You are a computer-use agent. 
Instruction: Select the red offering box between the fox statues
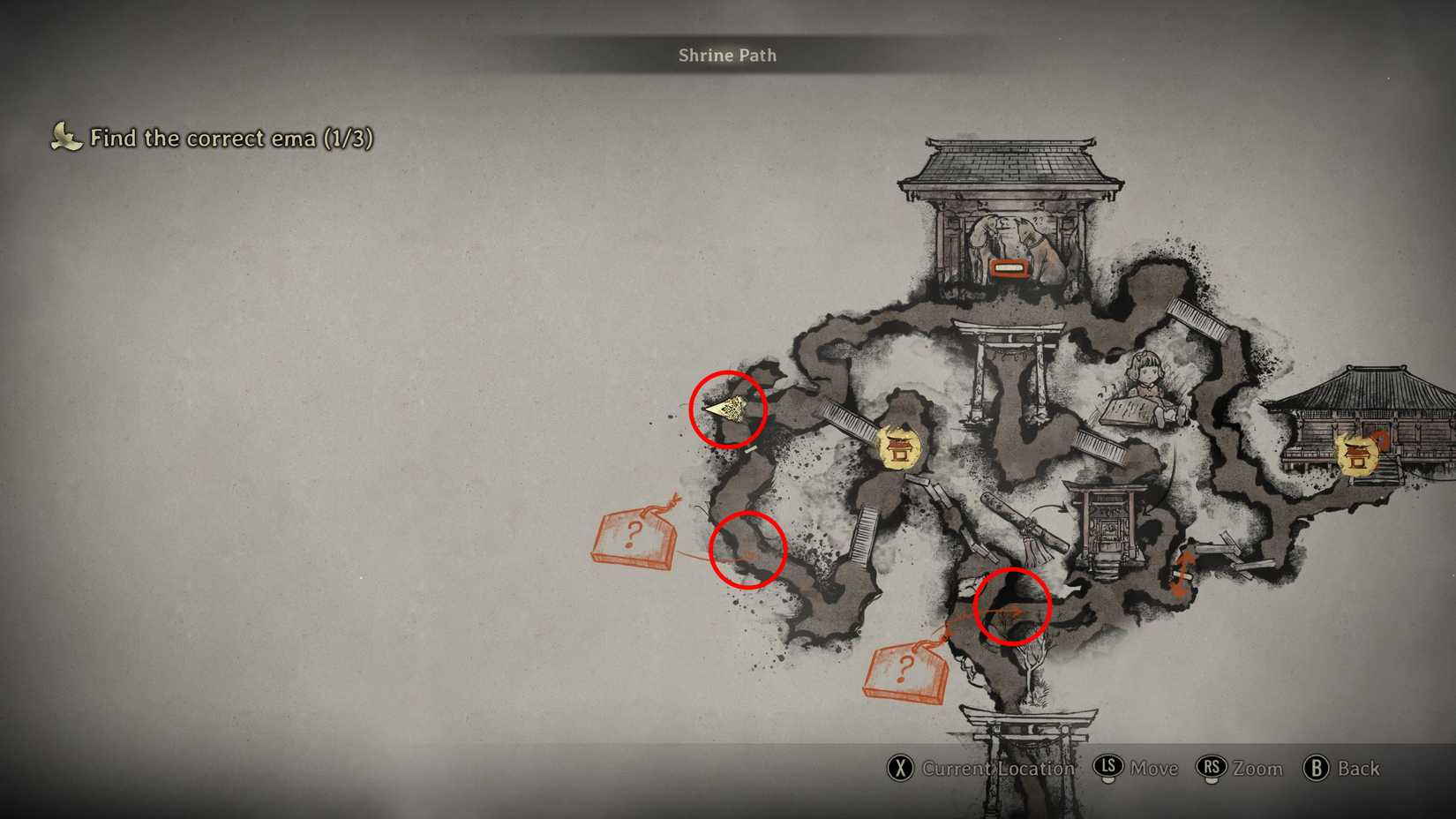pyautogui.click(x=1010, y=269)
